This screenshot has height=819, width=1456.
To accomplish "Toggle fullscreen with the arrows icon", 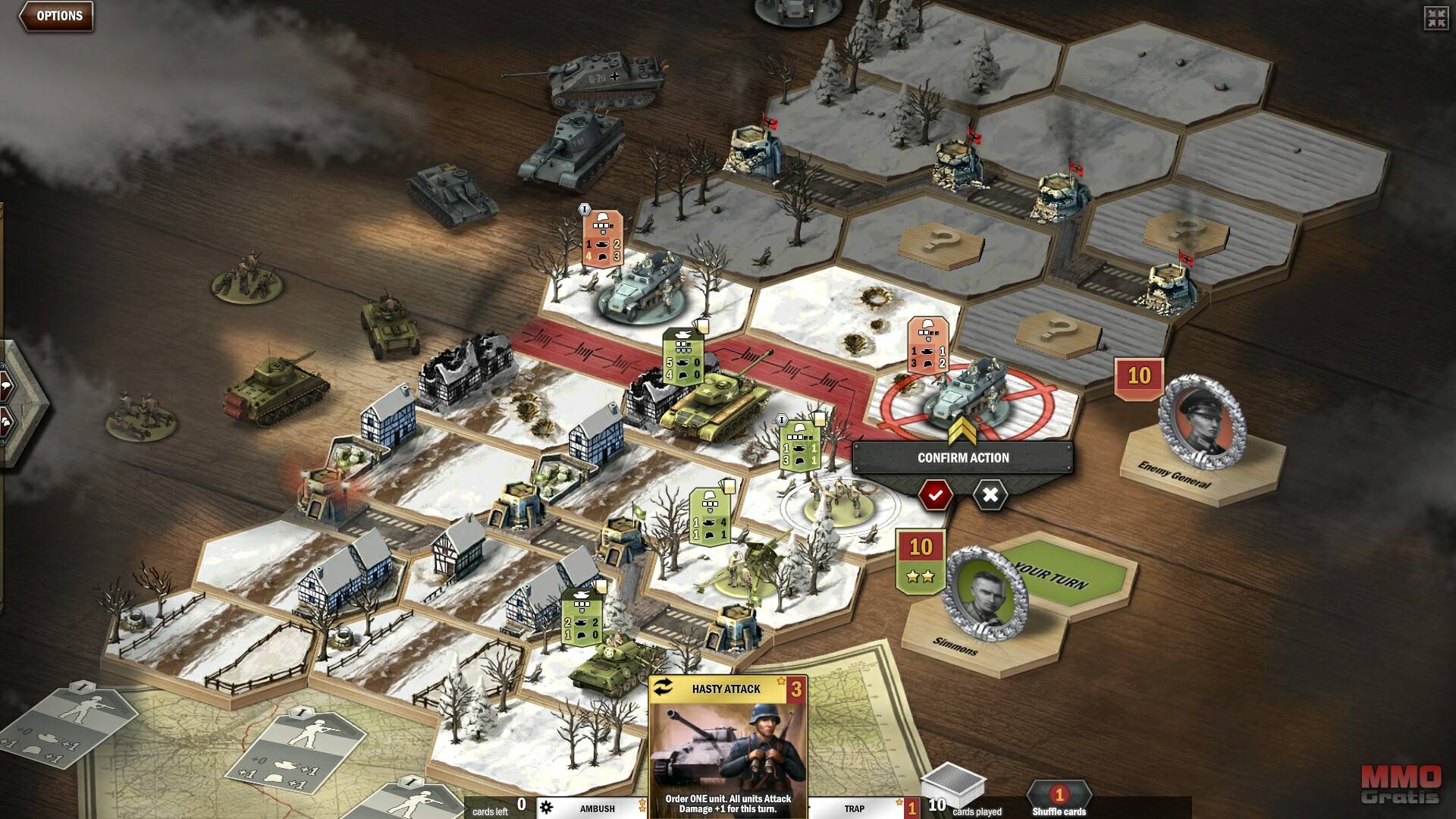I will point(1436,19).
